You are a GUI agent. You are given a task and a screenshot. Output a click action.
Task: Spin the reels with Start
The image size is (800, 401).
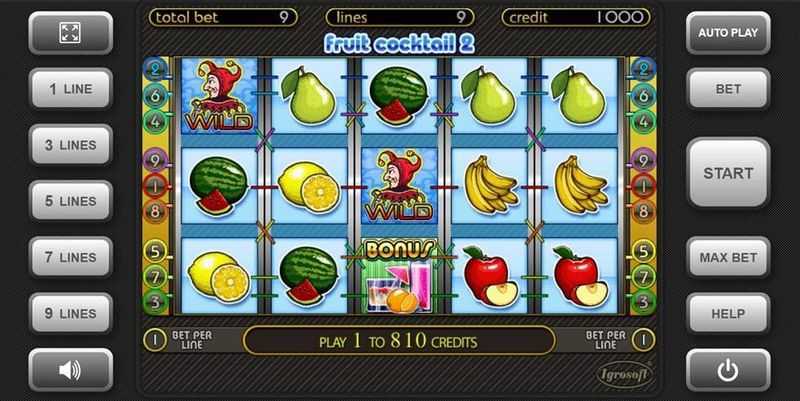point(728,173)
